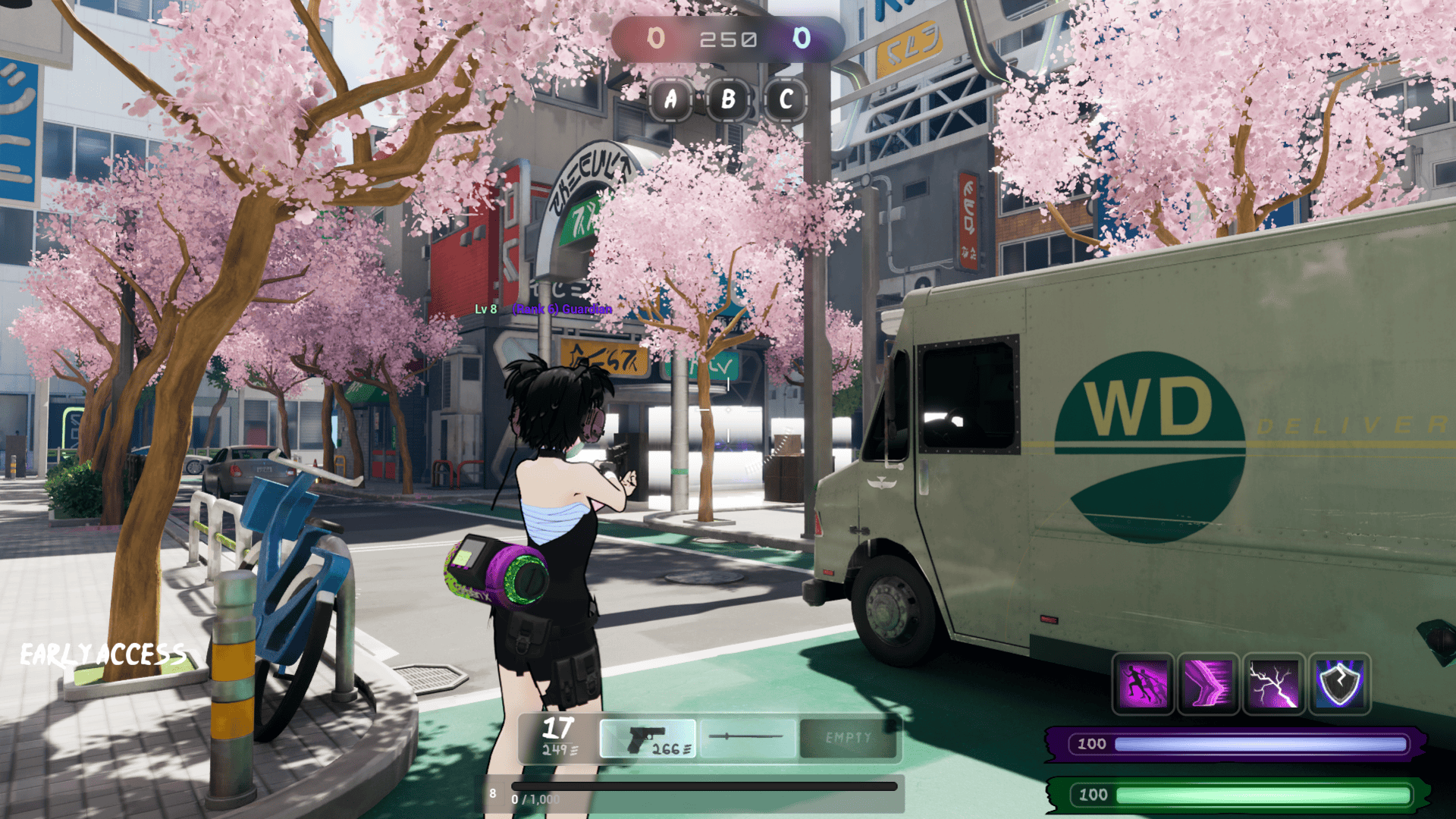This screenshot has width=1456, height=819.
Task: Activate the running figures ability
Action: pos(1143,684)
